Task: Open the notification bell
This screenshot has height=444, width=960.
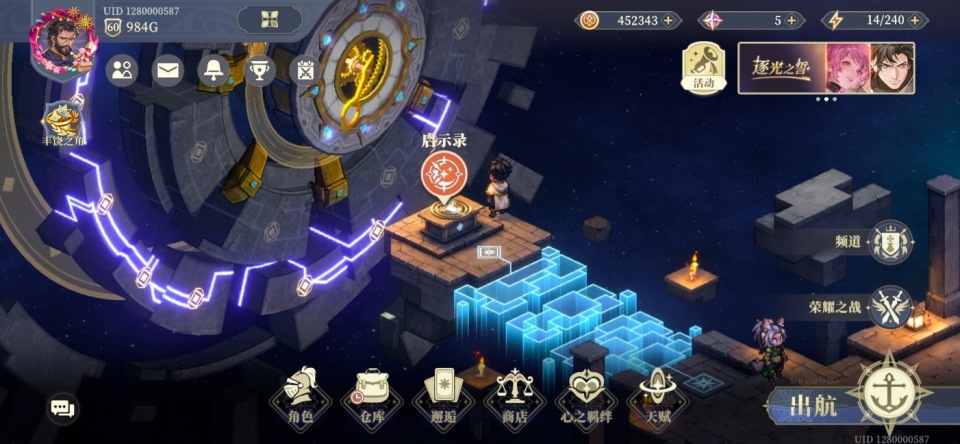Action: 213,70
